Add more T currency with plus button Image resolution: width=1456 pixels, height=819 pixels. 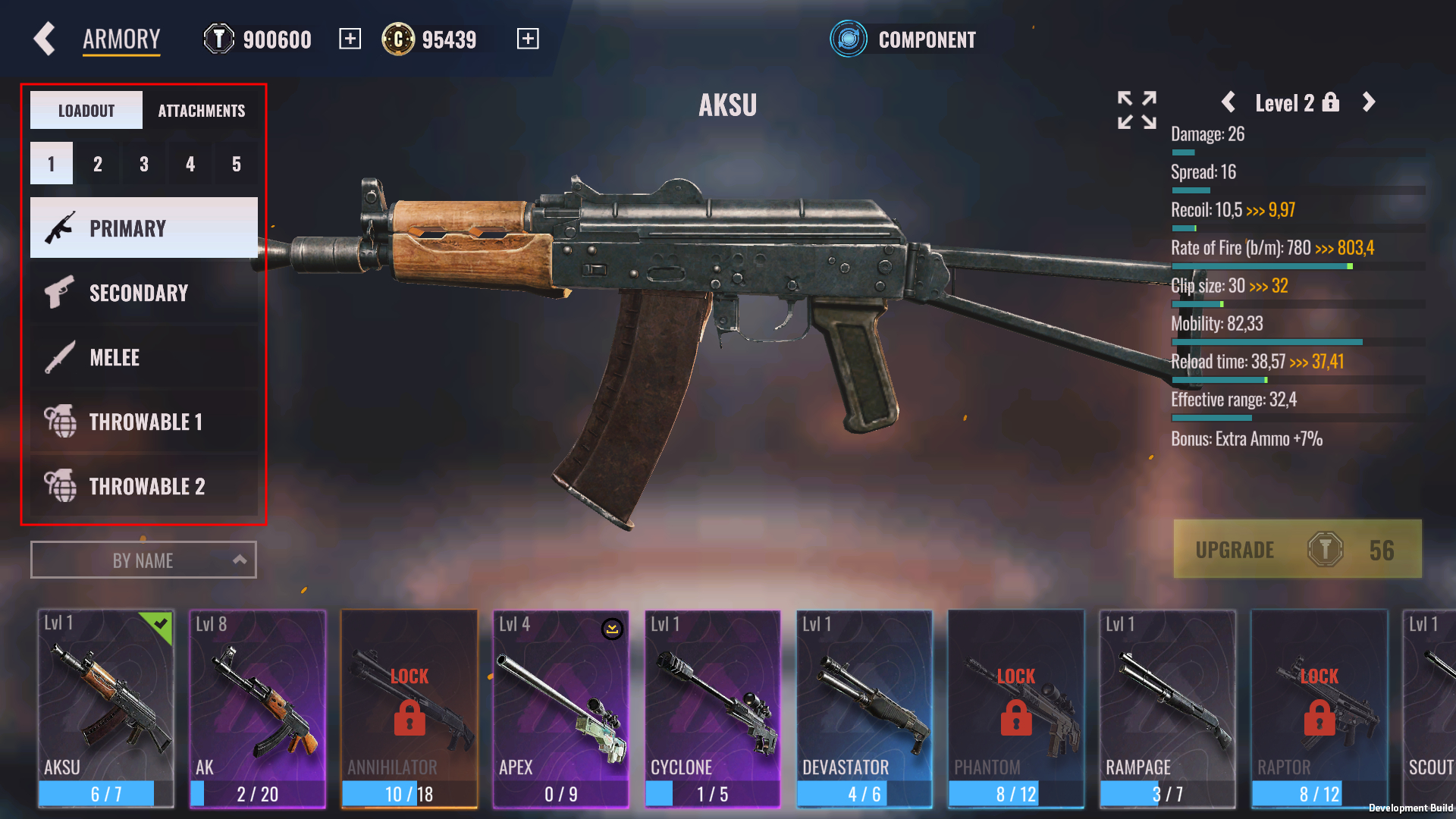pyautogui.click(x=350, y=39)
